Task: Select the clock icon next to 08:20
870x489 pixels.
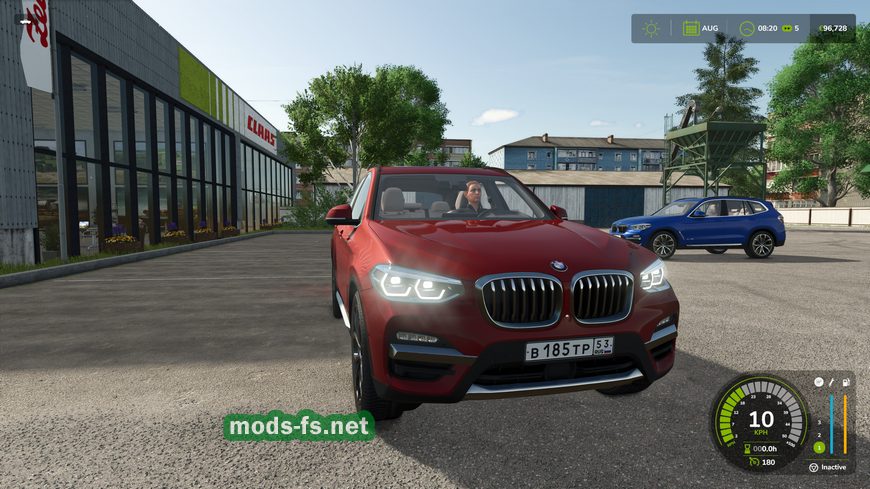Action: 746,28
